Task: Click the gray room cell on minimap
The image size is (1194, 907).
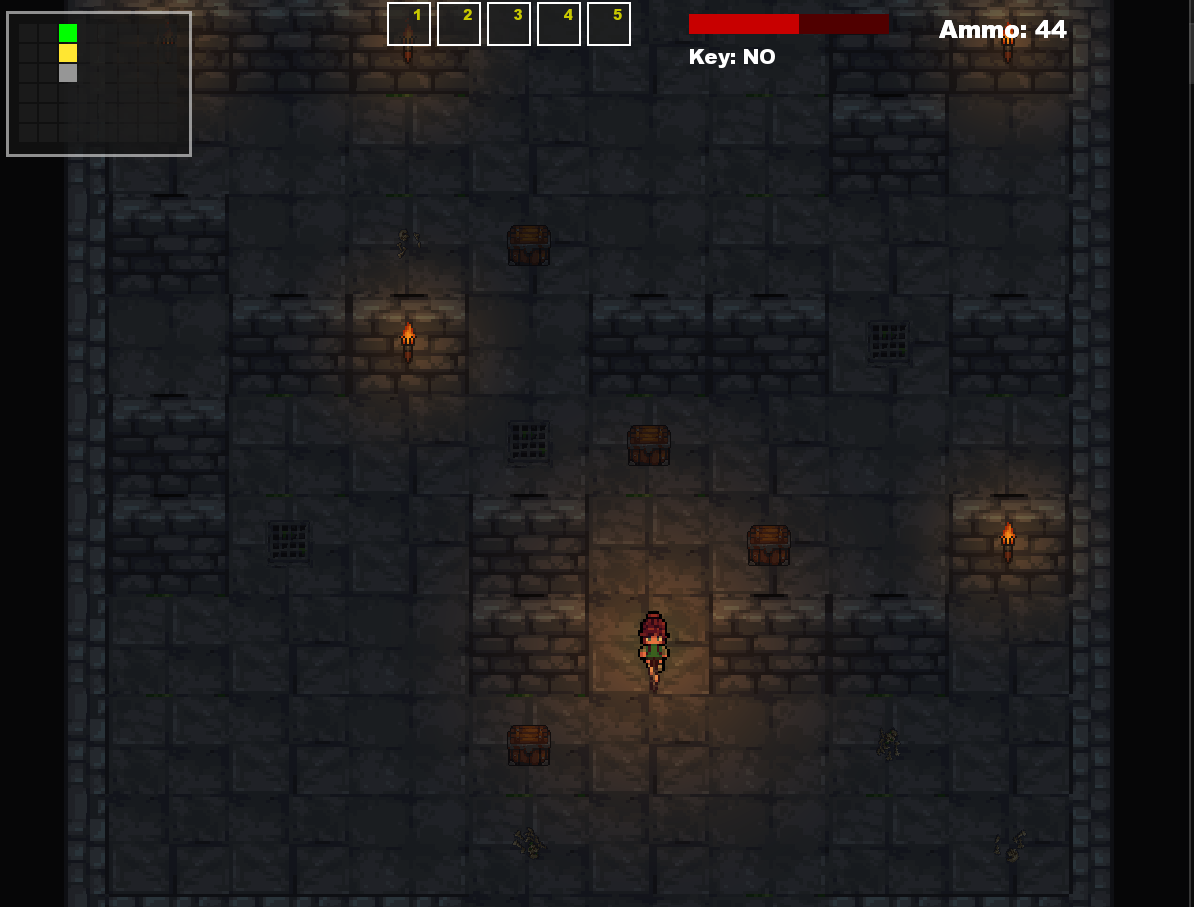Action: [68, 73]
